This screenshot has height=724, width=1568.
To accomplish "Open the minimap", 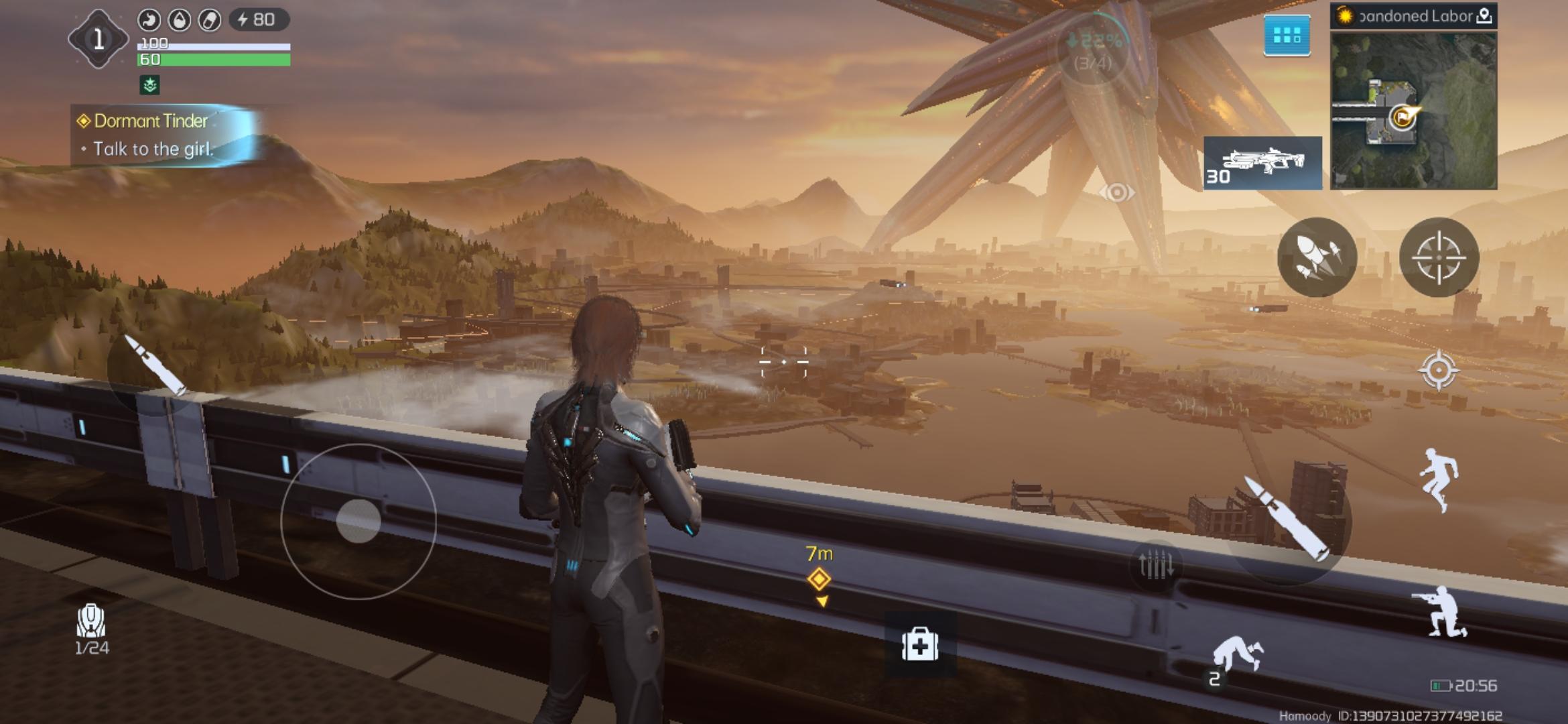I will 1413,111.
